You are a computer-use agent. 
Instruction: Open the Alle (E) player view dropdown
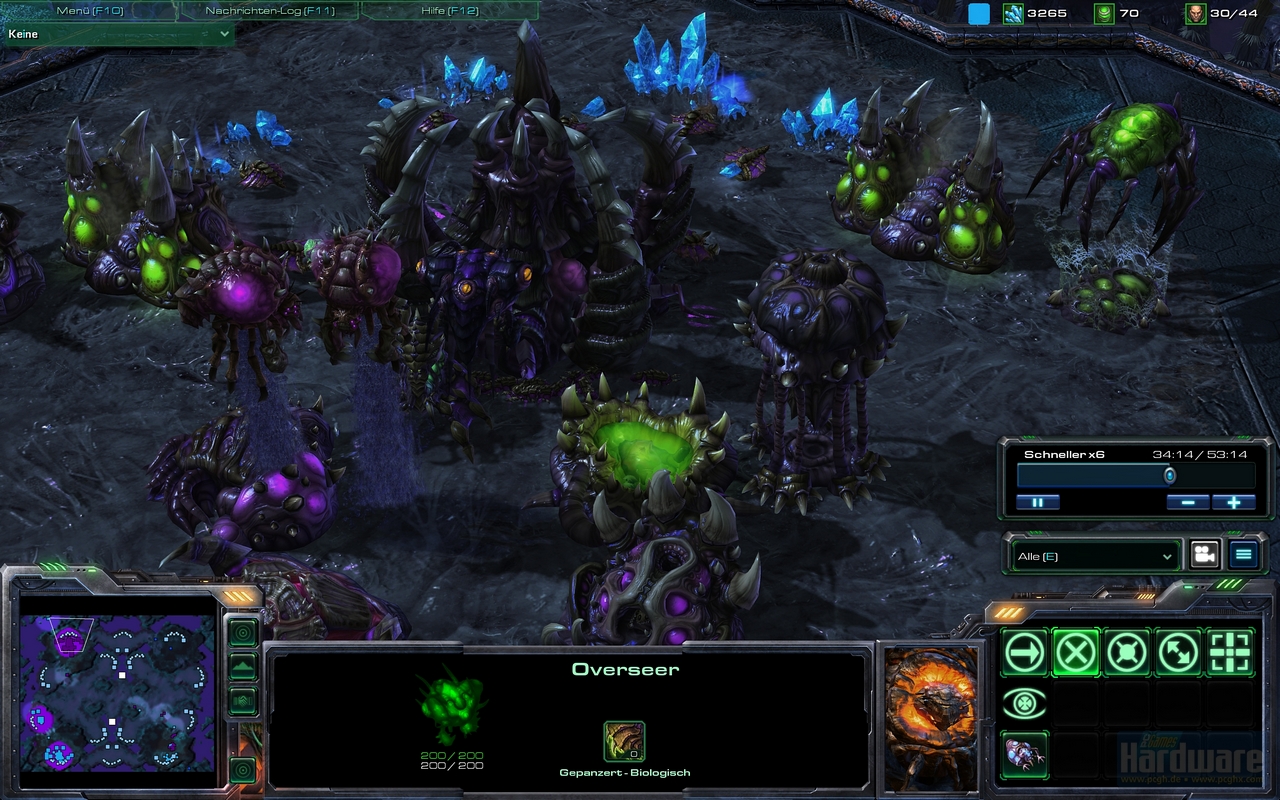[x=1093, y=556]
